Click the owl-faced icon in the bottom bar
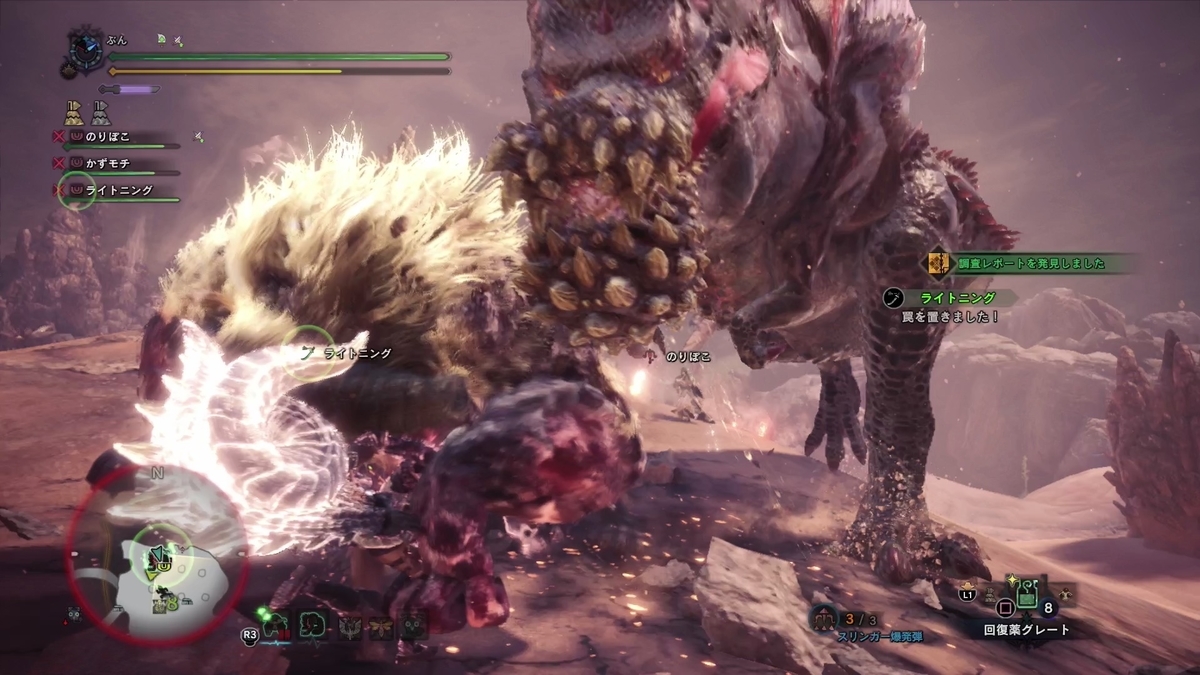 413,626
